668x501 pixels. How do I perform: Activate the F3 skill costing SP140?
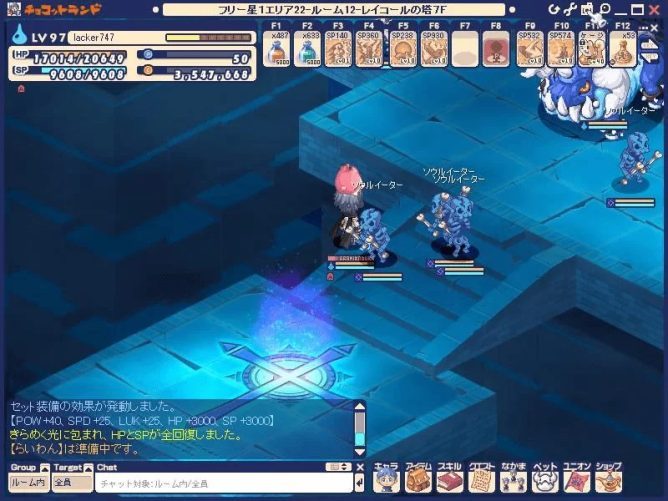click(x=340, y=48)
